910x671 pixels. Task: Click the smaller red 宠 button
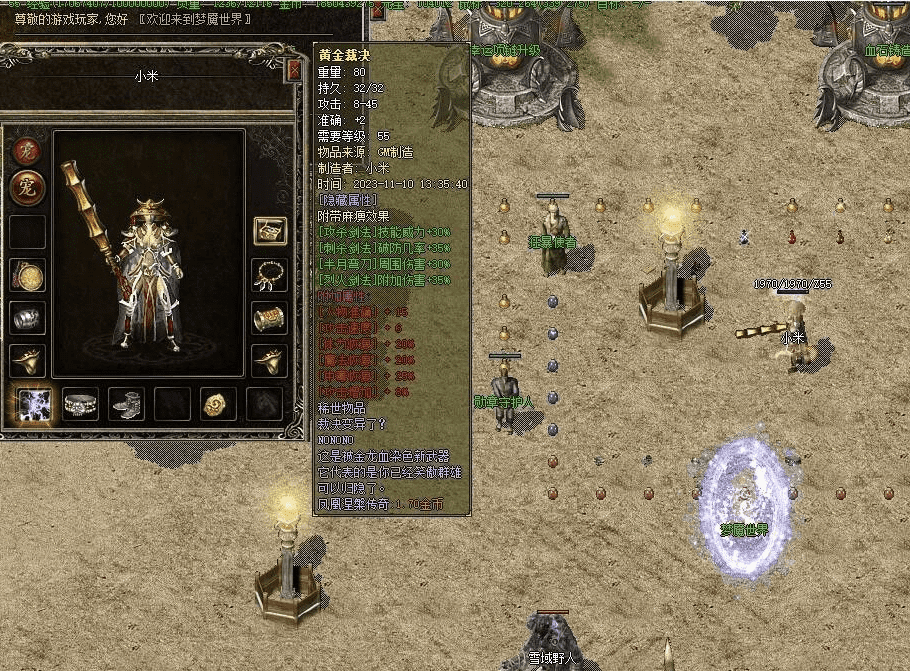(27, 152)
